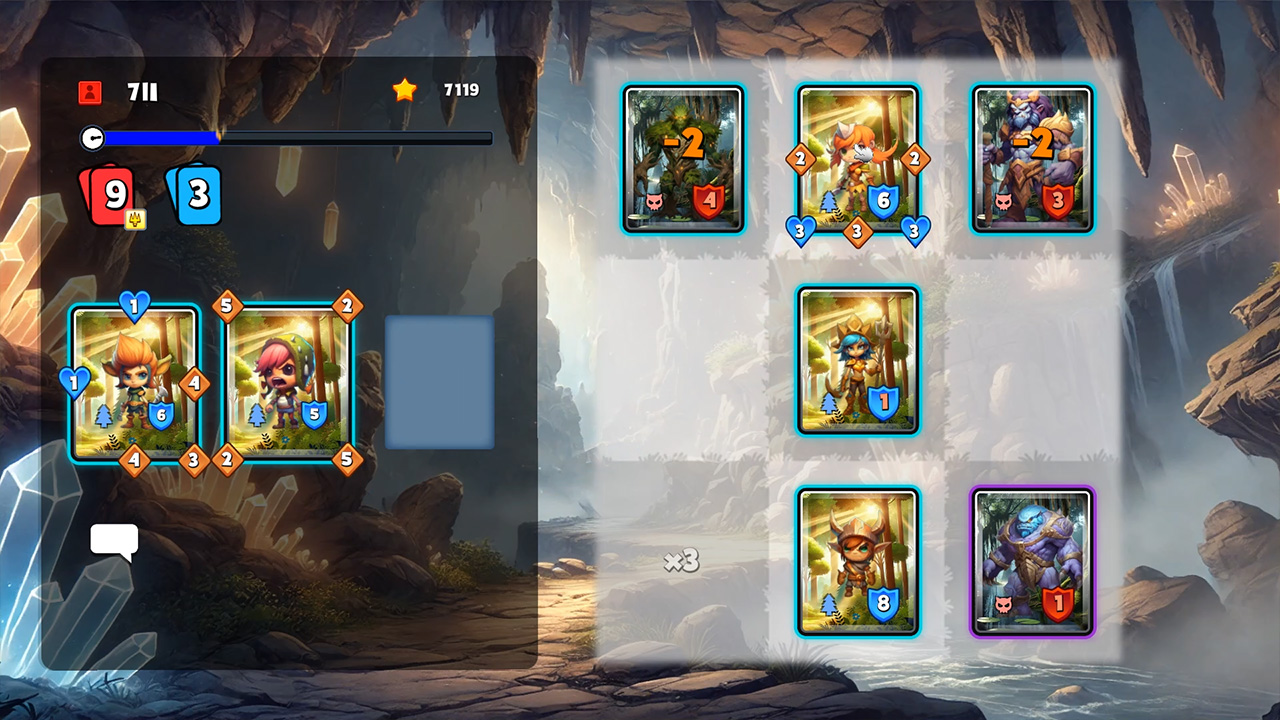Click the crown badge on the red deck
1280x720 pixels.
(x=135, y=219)
